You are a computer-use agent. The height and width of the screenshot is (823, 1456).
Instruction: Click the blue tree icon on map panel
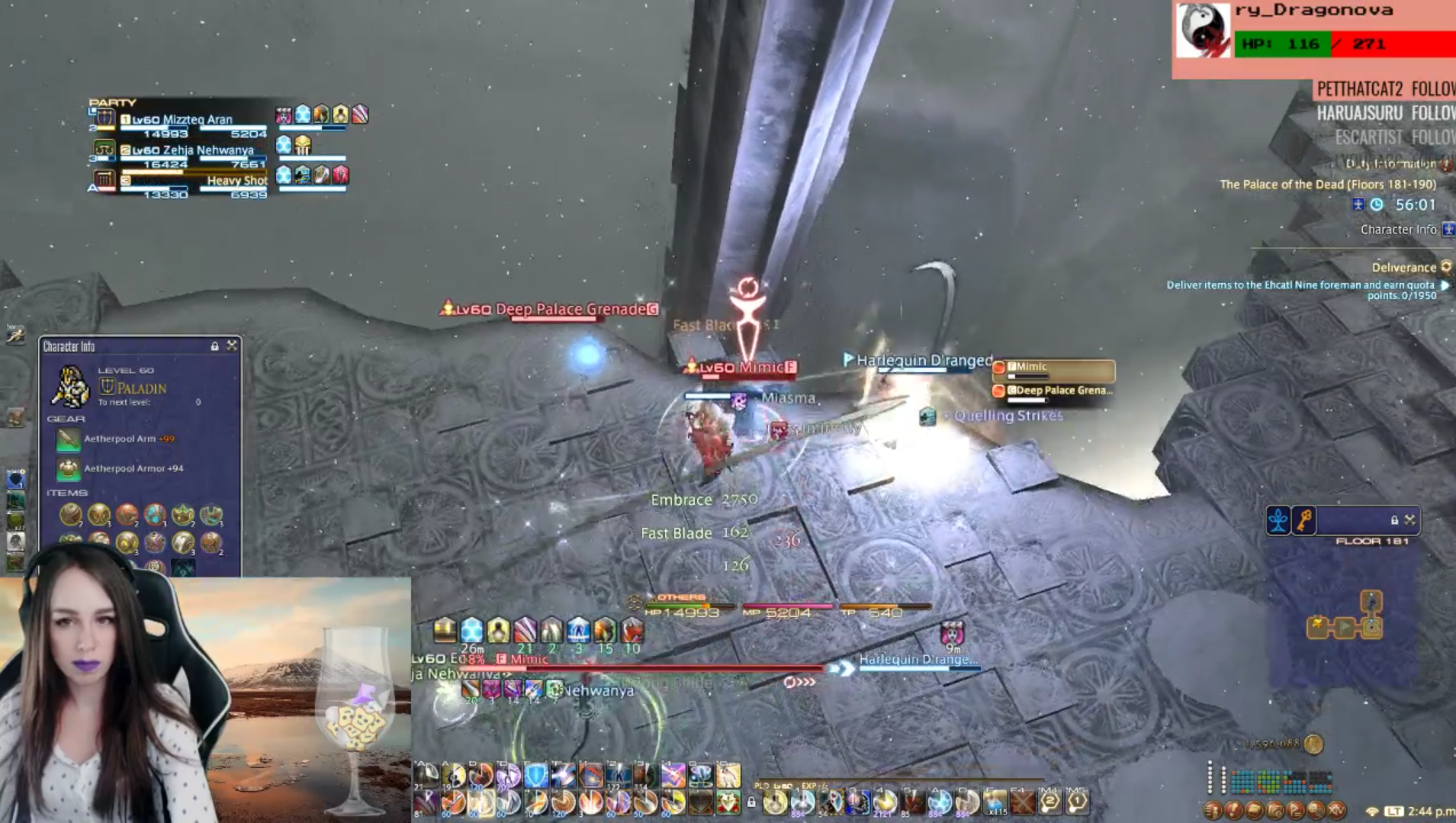[x=1278, y=519]
